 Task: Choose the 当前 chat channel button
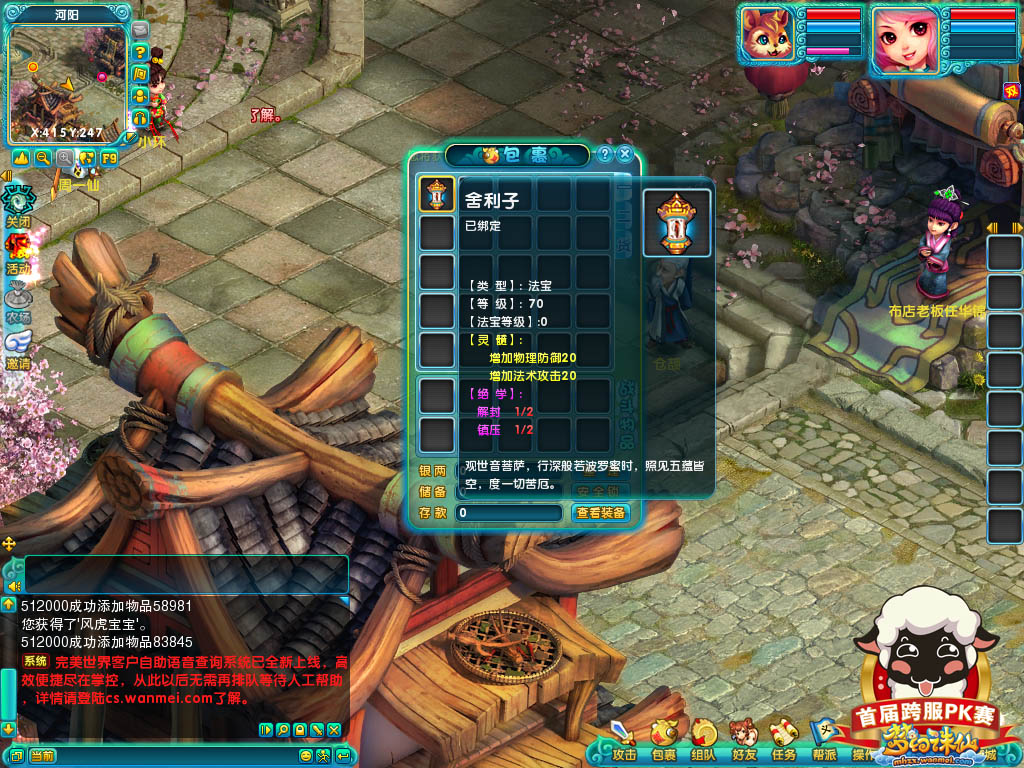coord(42,756)
